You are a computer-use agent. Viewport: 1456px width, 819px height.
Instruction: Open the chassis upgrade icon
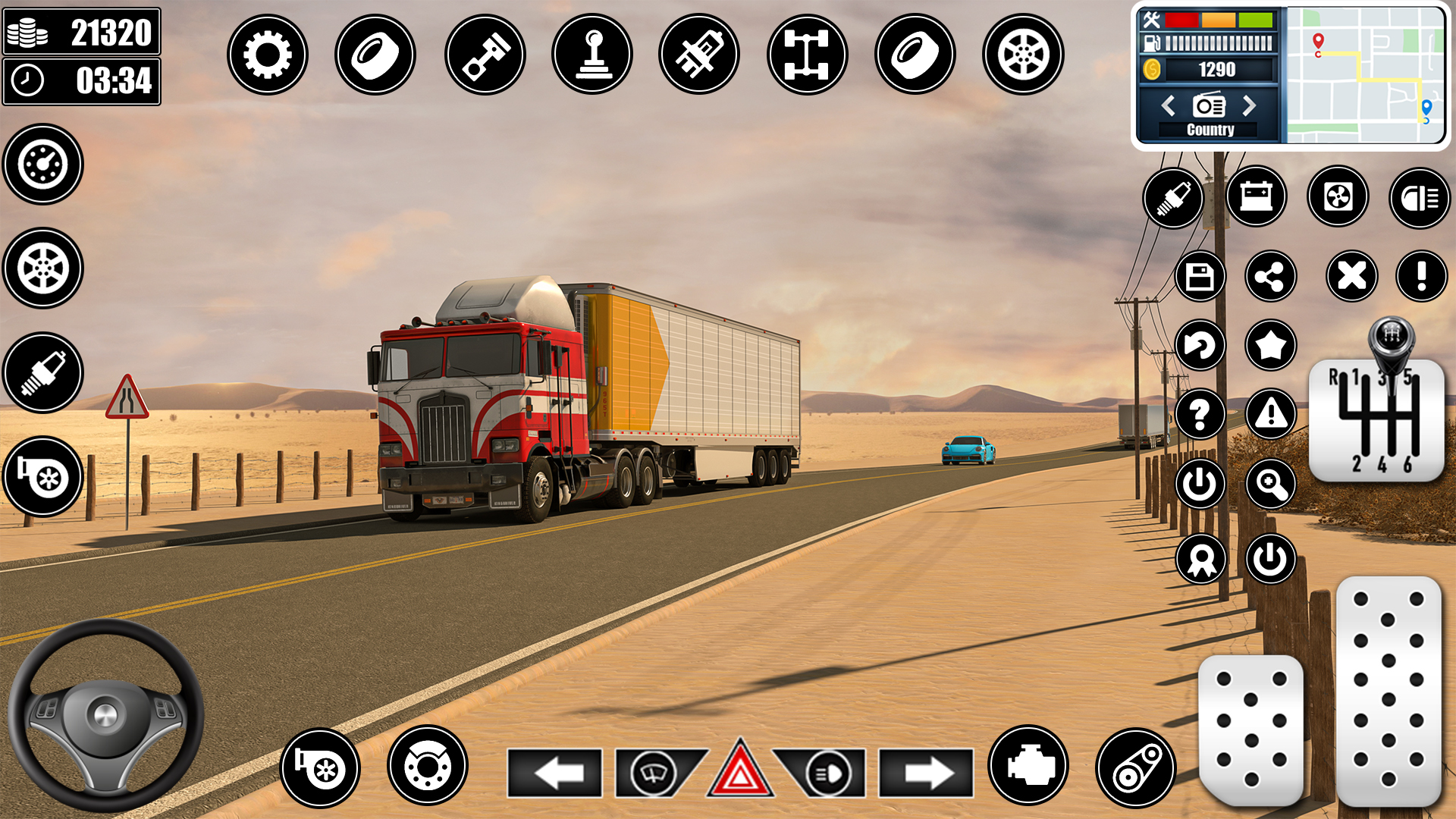(808, 53)
